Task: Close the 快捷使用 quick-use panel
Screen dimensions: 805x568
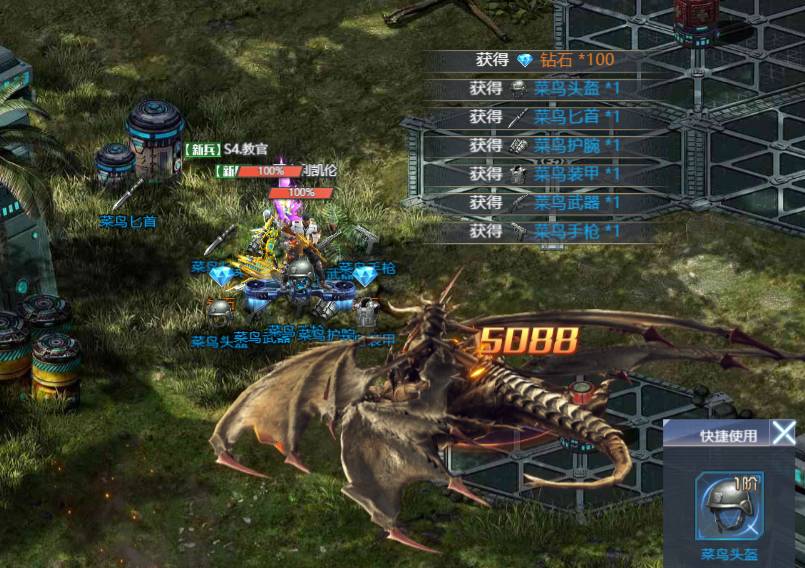Action: pyautogui.click(x=784, y=433)
